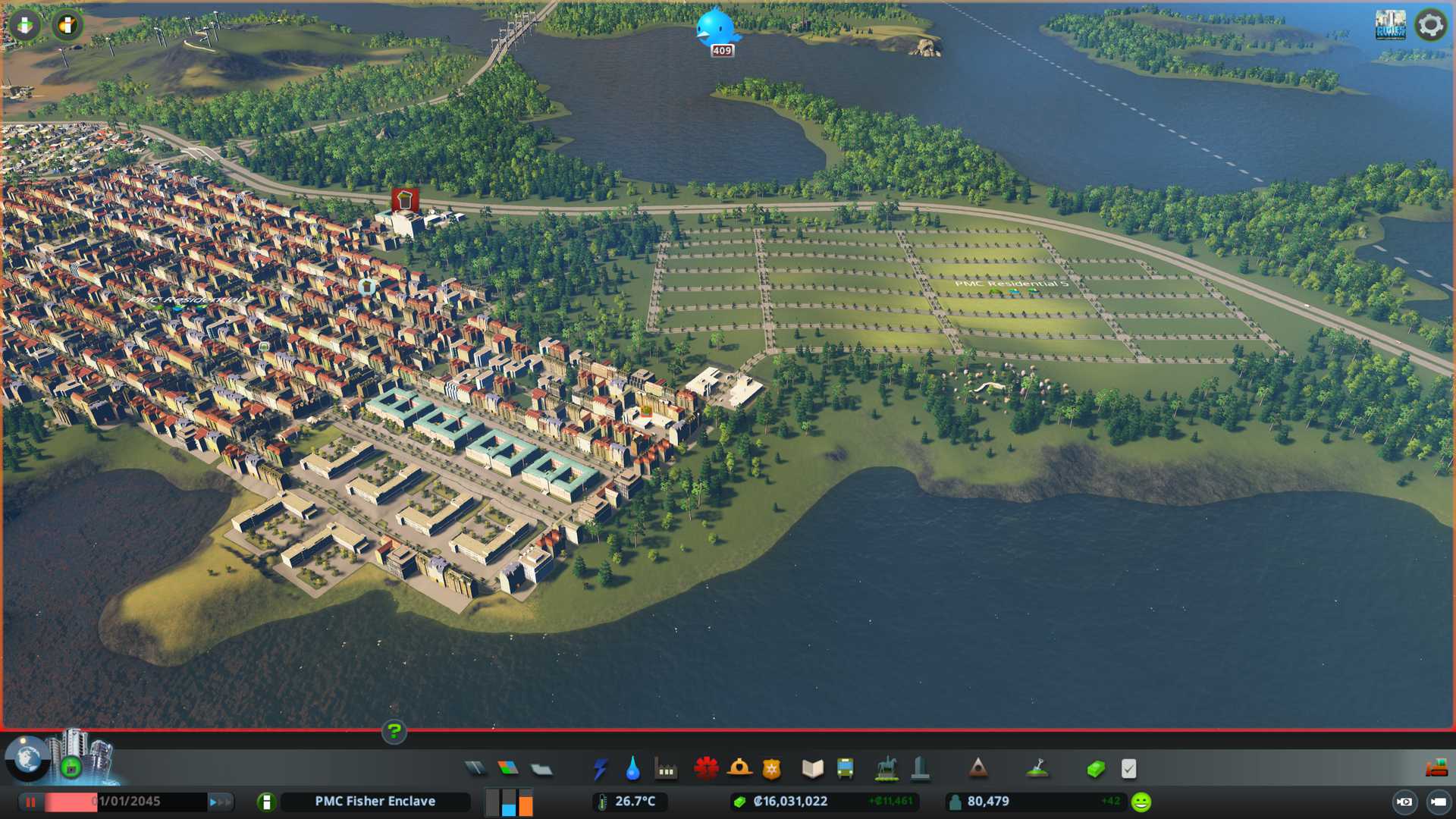
Task: Open the Education book menu
Action: tap(812, 769)
